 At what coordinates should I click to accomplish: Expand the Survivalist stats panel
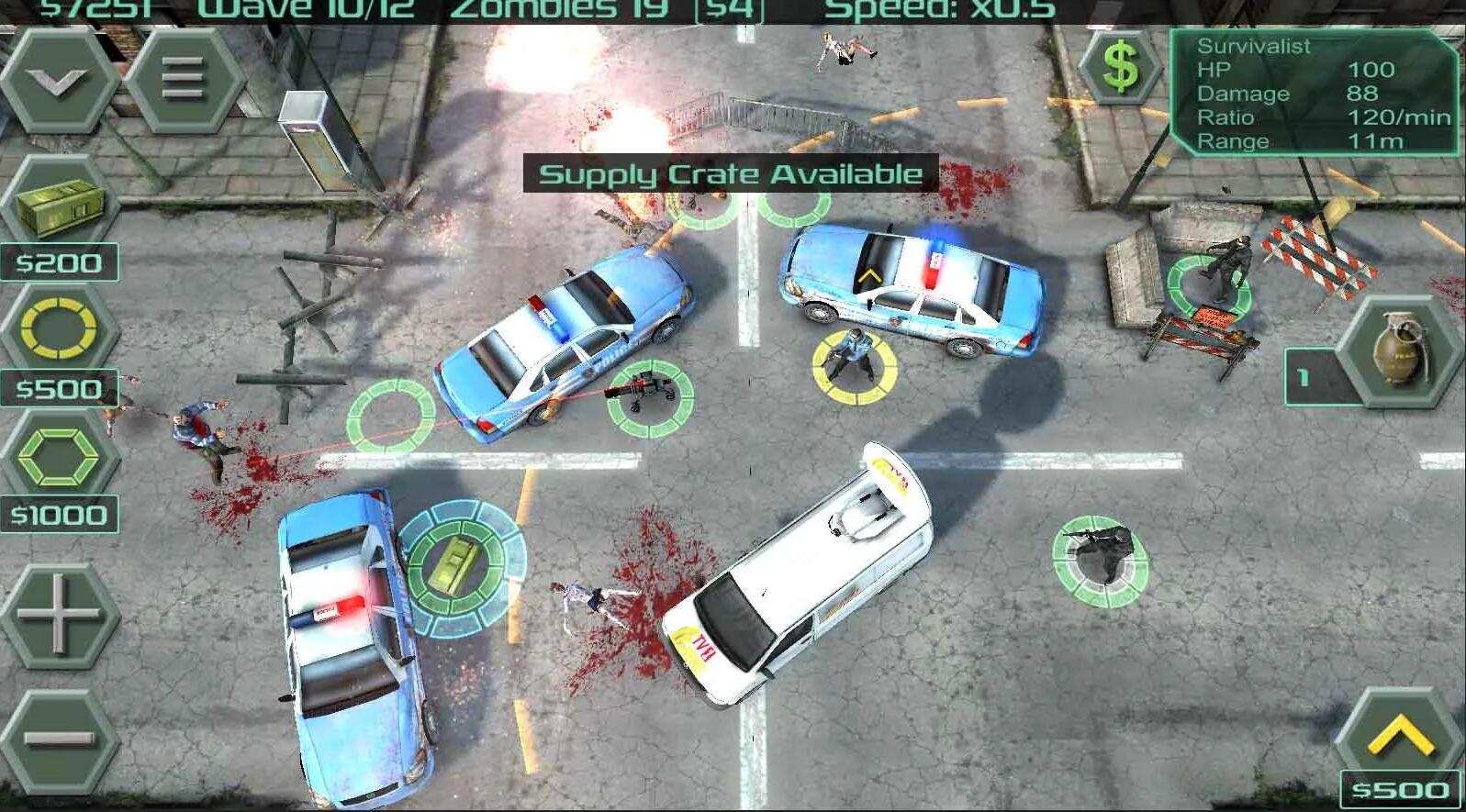click(x=1313, y=92)
